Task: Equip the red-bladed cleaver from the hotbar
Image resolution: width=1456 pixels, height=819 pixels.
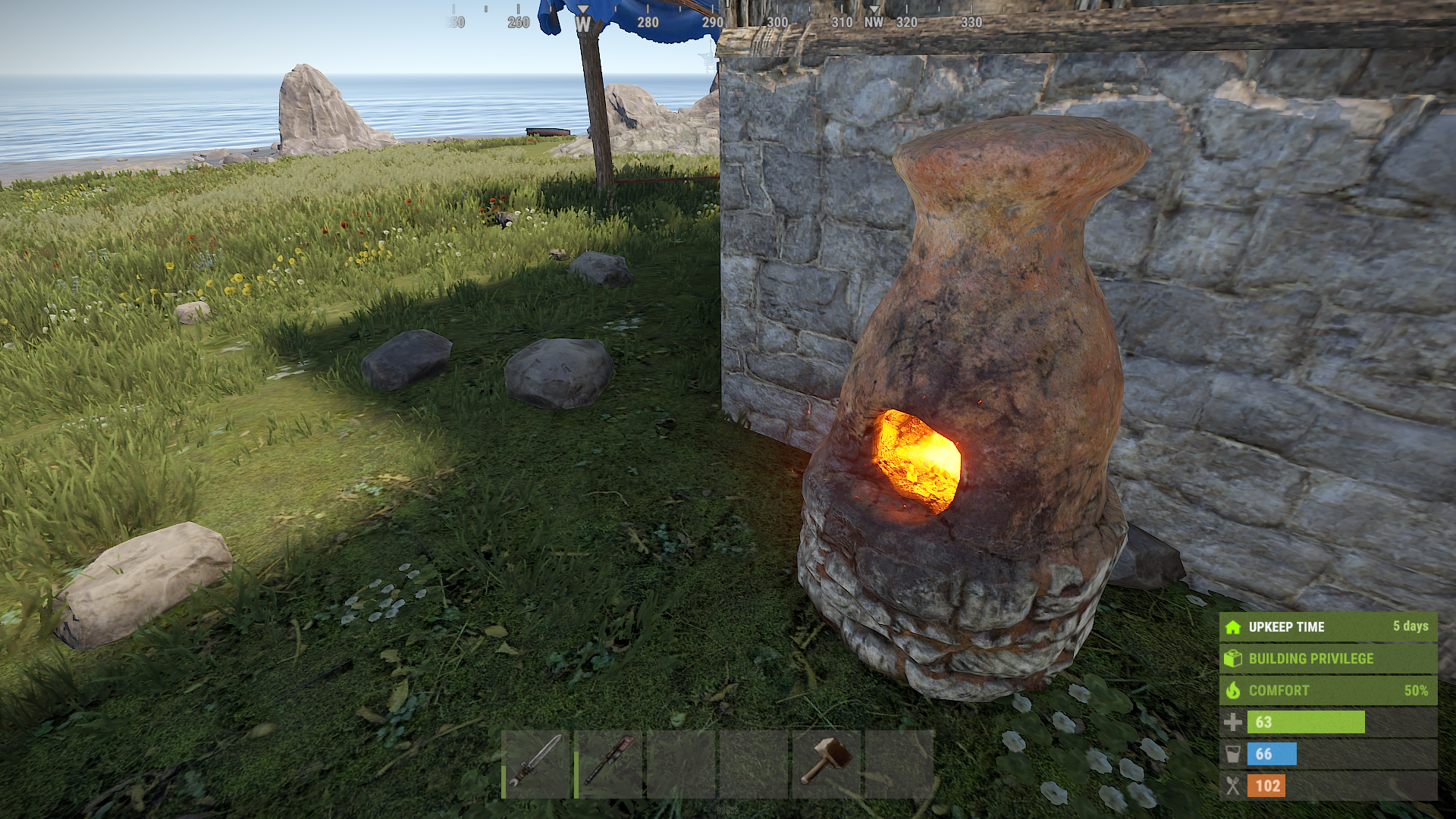Action: [x=609, y=764]
